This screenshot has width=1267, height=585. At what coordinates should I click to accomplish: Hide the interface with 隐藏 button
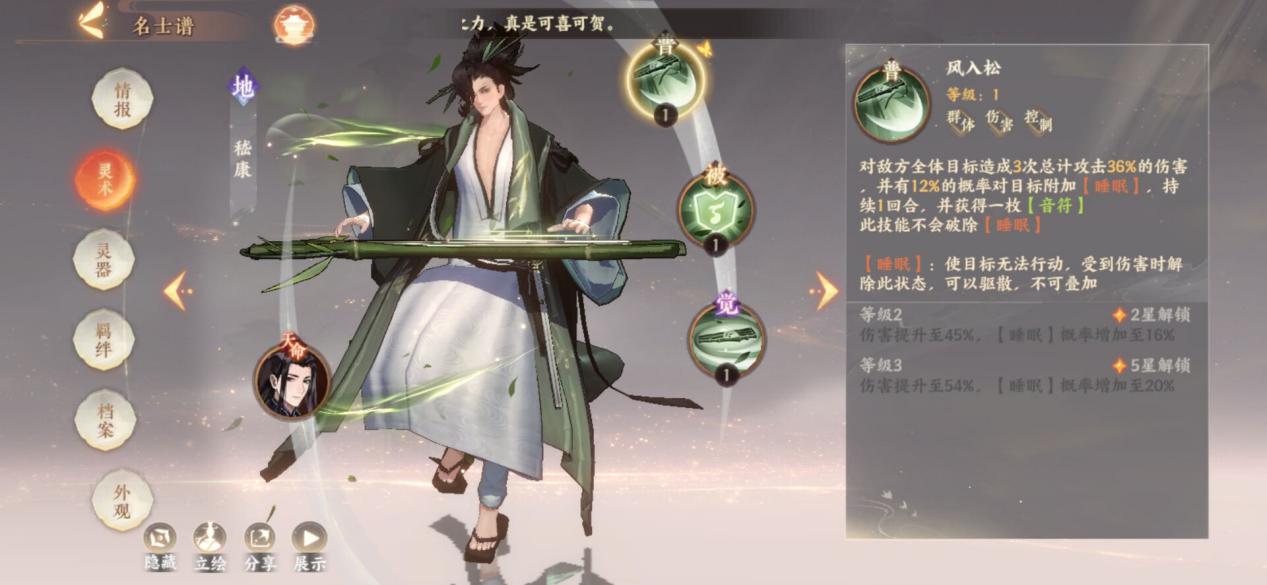point(160,547)
